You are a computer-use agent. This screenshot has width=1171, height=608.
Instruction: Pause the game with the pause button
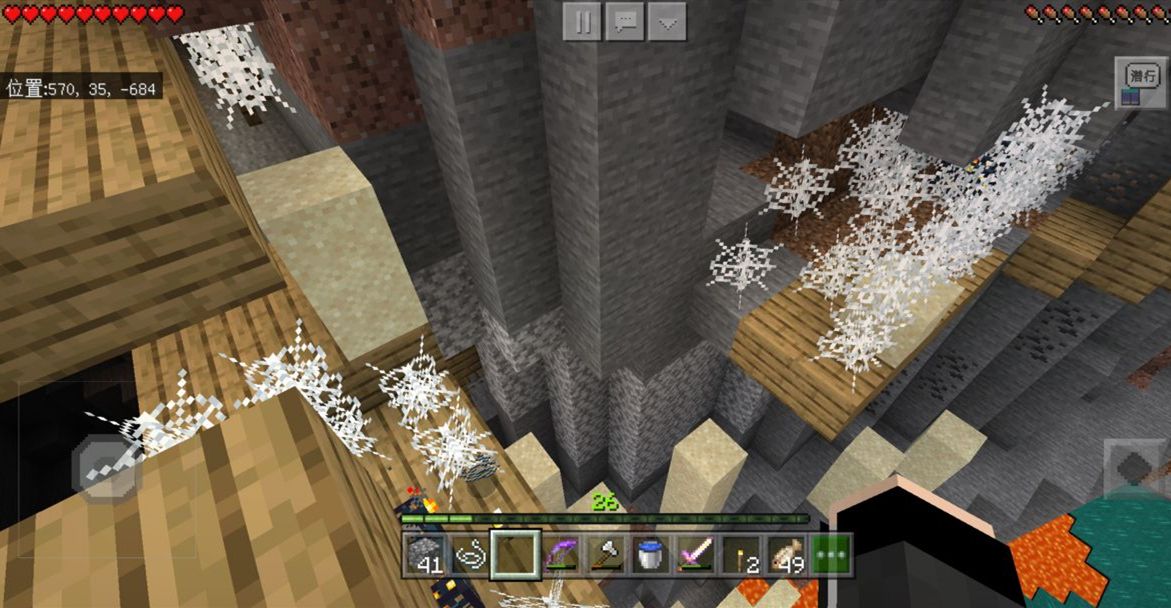point(582,22)
